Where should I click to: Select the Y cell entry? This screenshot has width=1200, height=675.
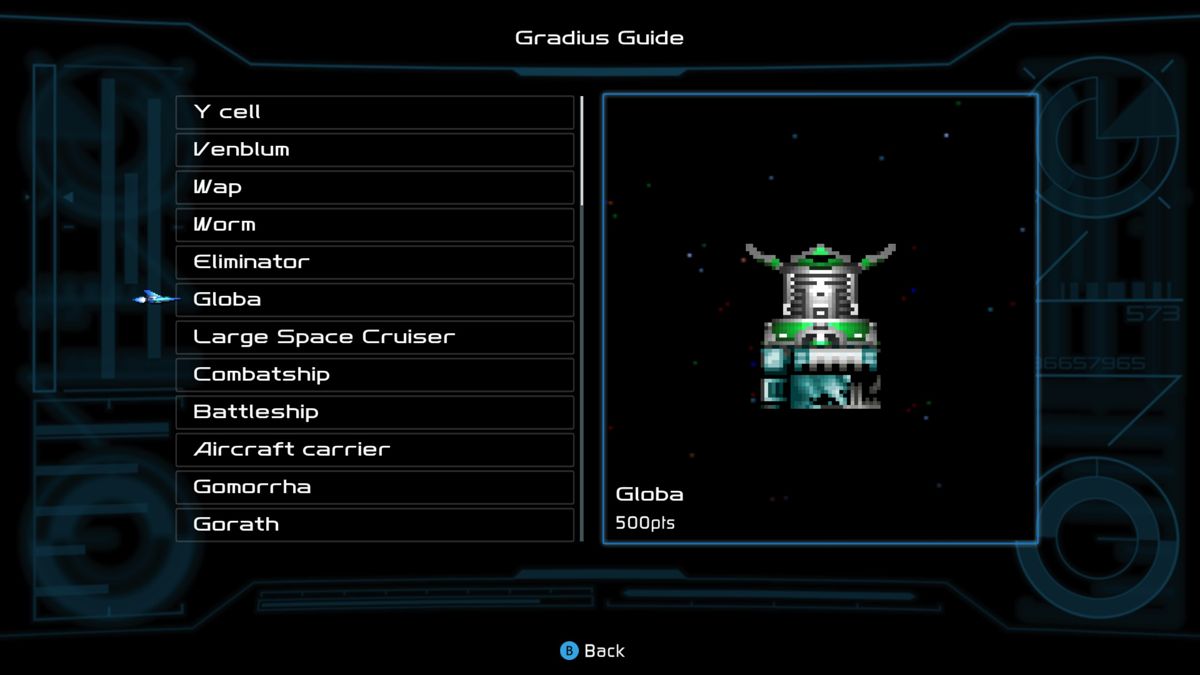[x=375, y=112]
